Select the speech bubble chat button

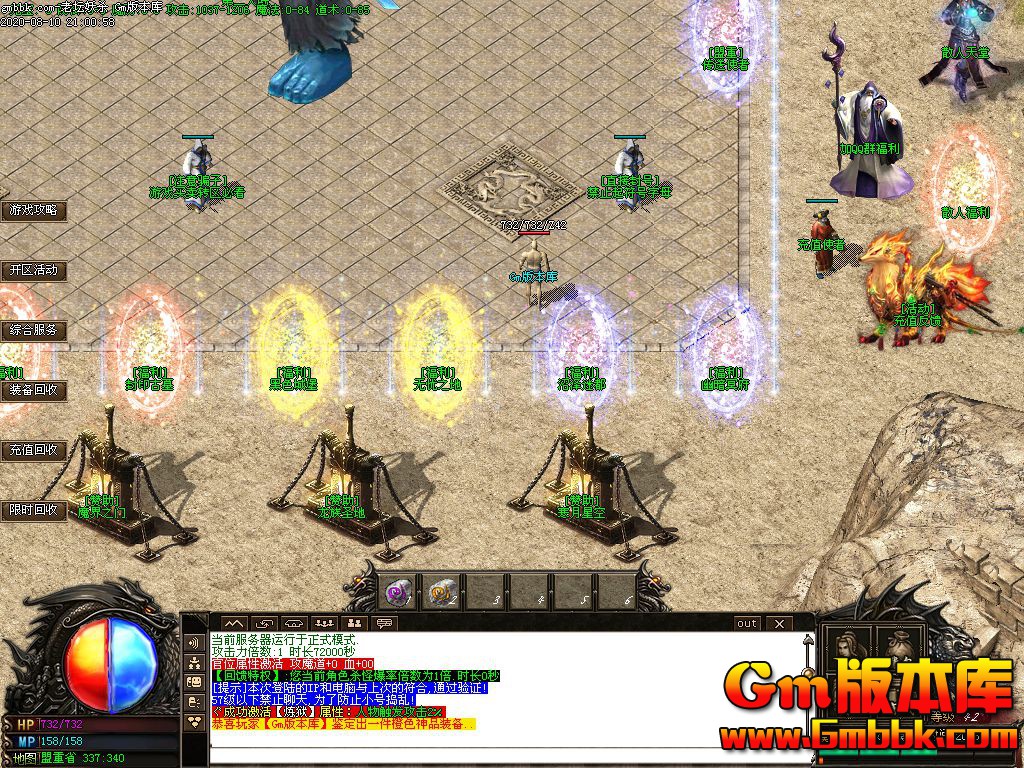pyautogui.click(x=384, y=623)
